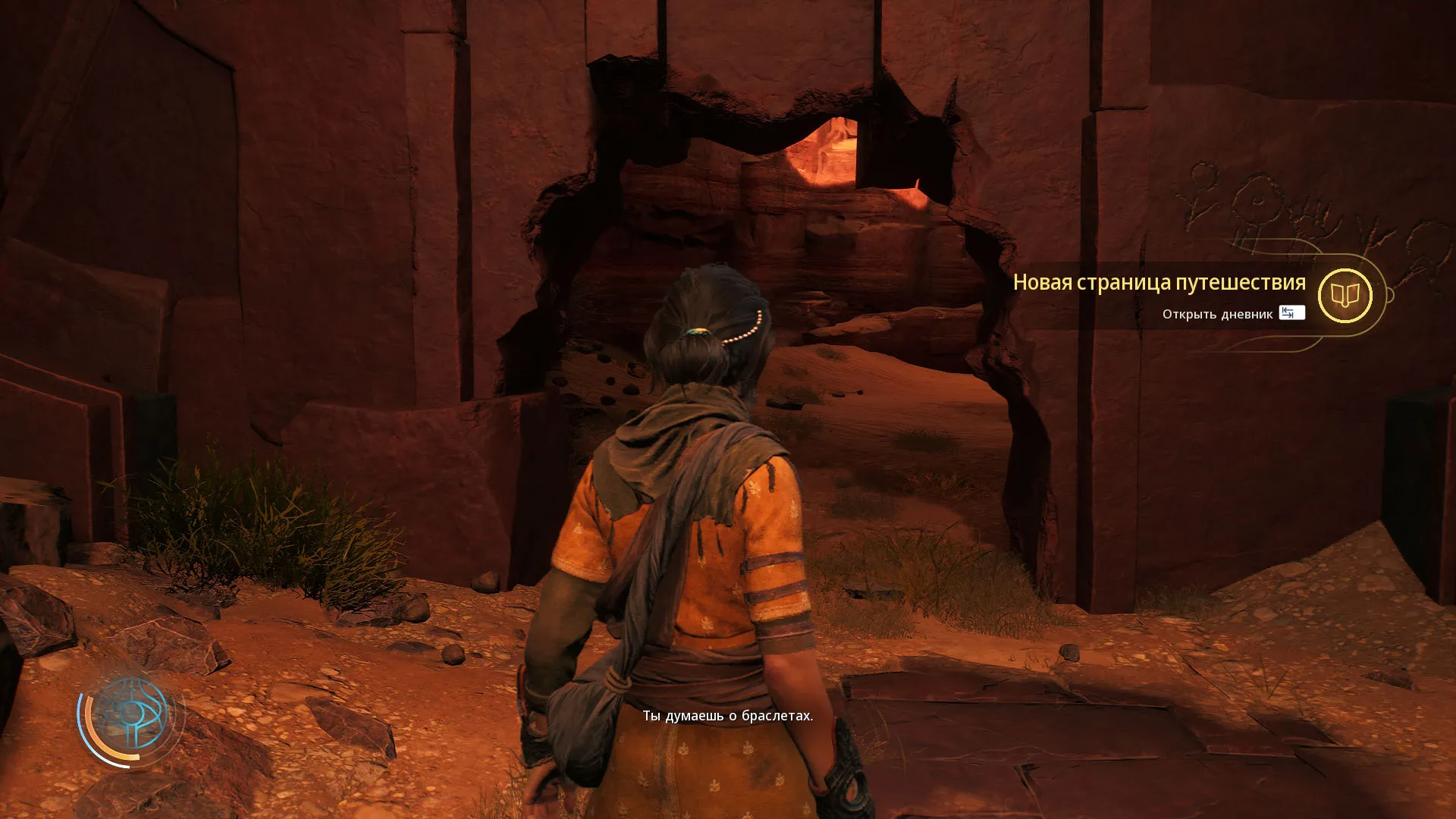The image size is (1456, 819).
Task: Click the golden journal book icon
Action: [1345, 295]
